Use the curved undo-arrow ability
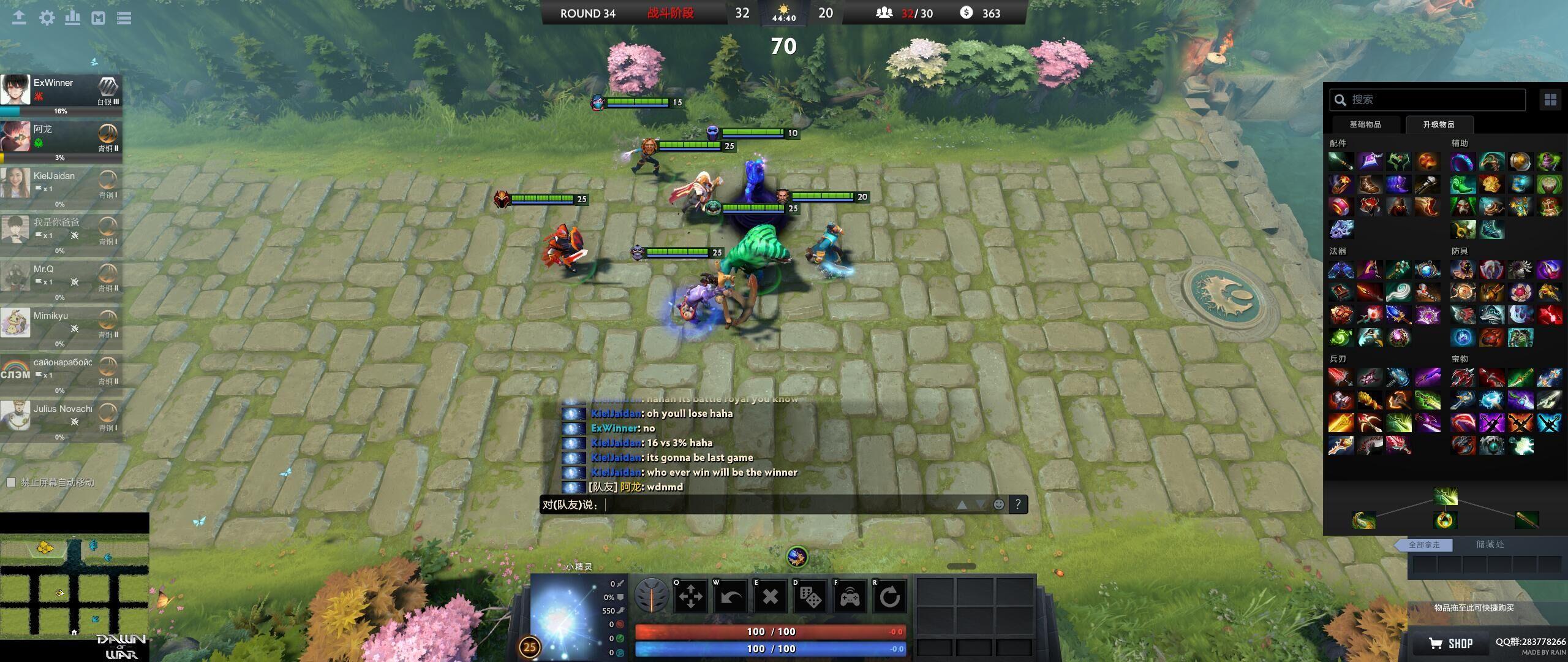Viewport: 1568px width, 662px height. 731,596
